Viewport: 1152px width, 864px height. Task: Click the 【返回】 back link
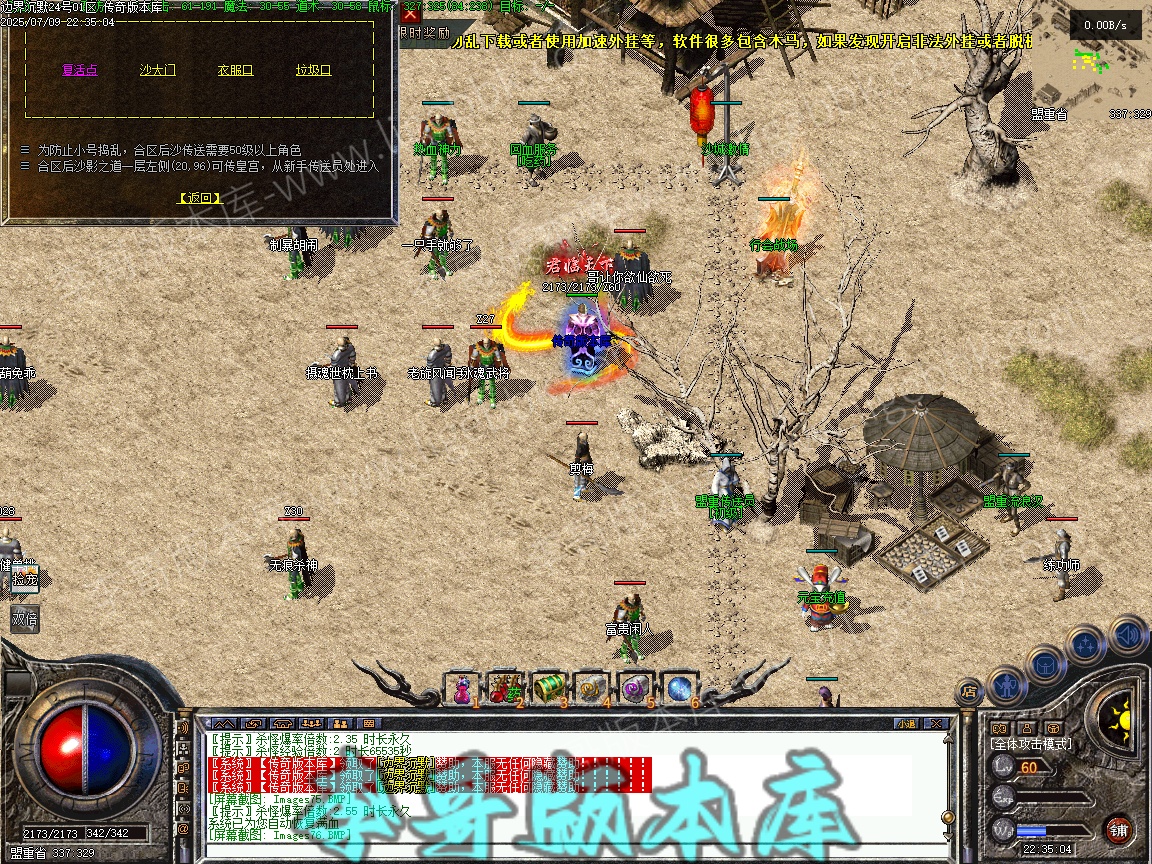coord(200,198)
